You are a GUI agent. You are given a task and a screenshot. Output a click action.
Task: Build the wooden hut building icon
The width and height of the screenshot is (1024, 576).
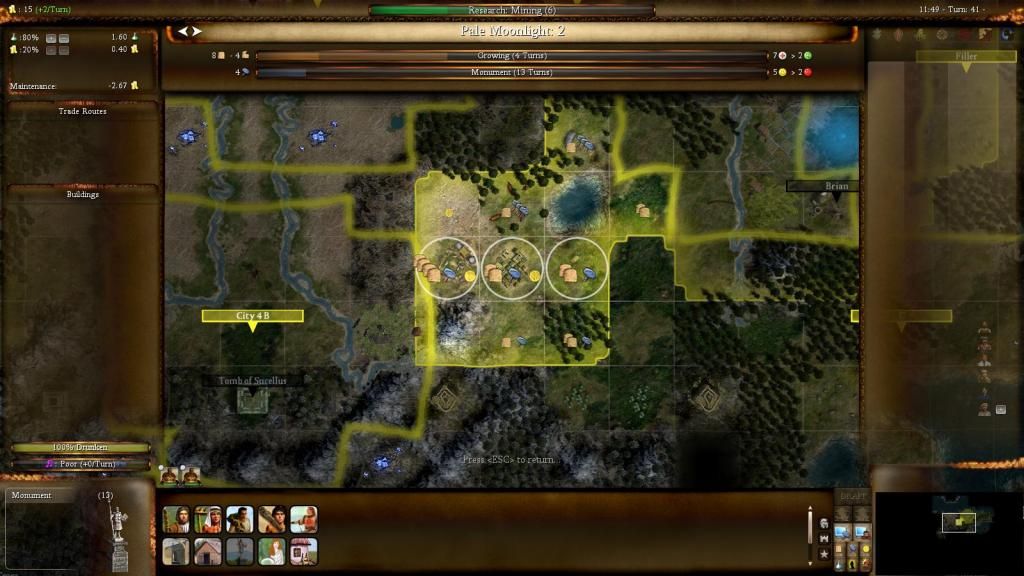point(208,552)
